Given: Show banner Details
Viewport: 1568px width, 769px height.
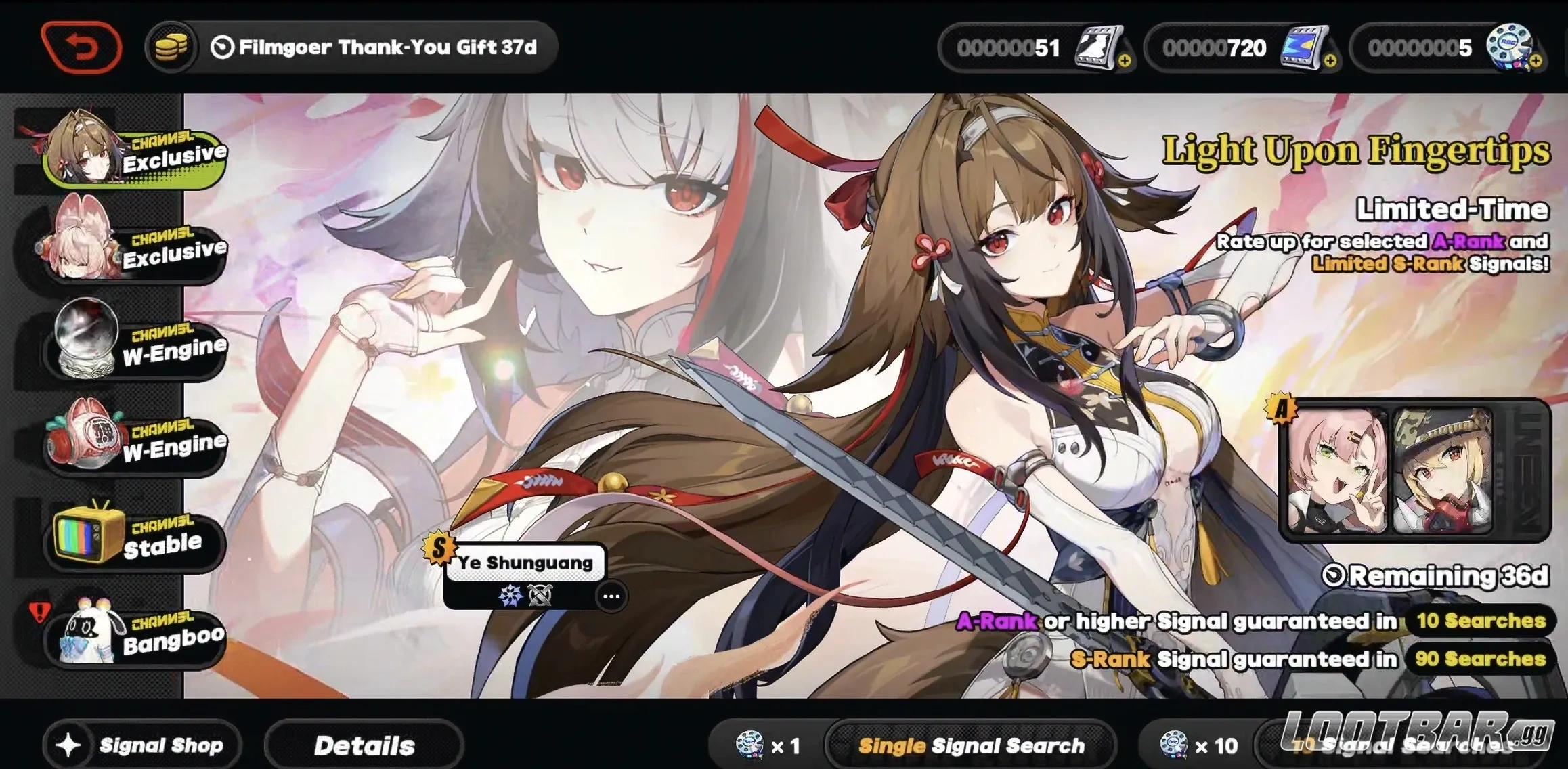Looking at the screenshot, I should (x=364, y=745).
